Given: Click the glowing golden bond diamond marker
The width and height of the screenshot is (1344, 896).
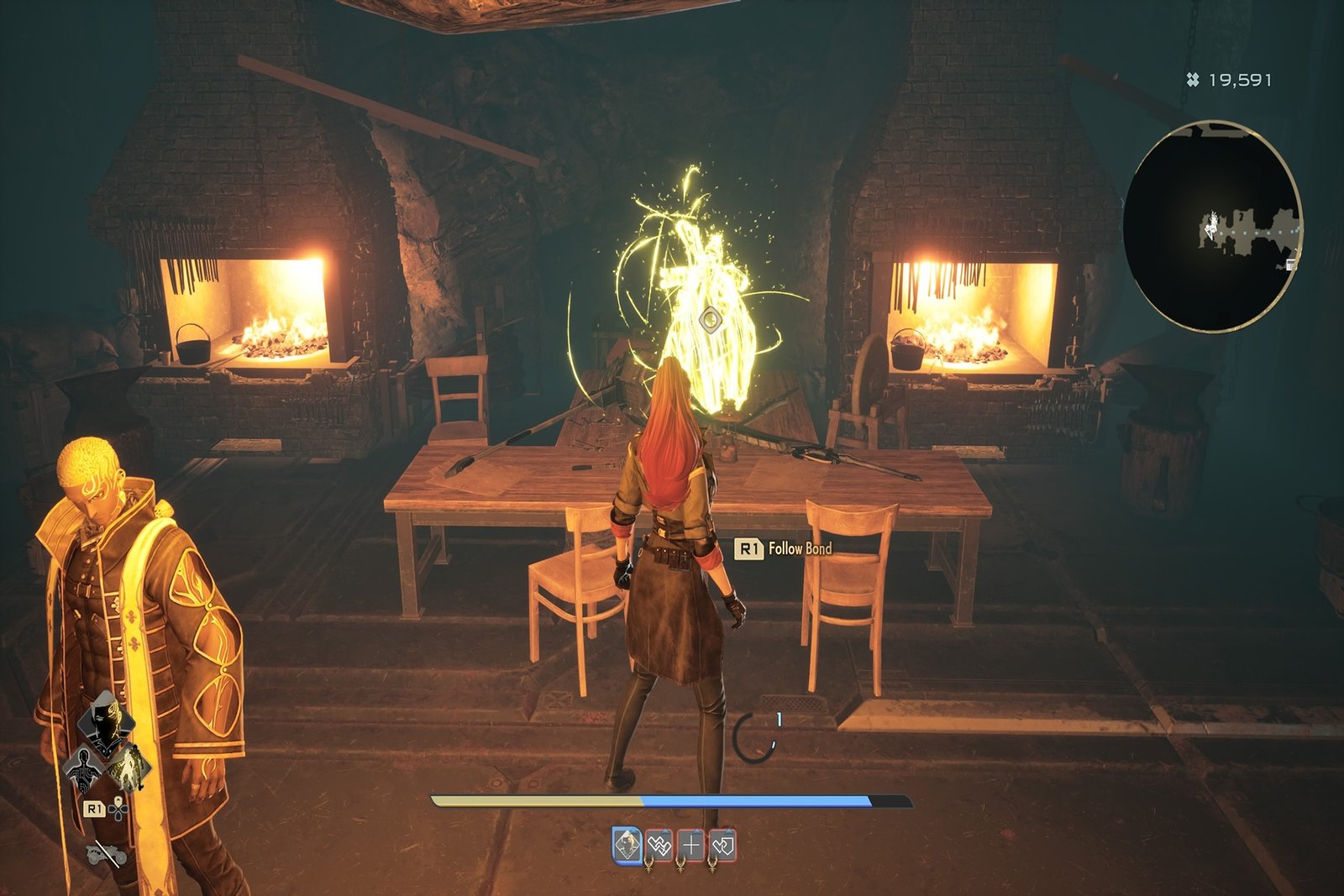Looking at the screenshot, I should coord(710,320).
